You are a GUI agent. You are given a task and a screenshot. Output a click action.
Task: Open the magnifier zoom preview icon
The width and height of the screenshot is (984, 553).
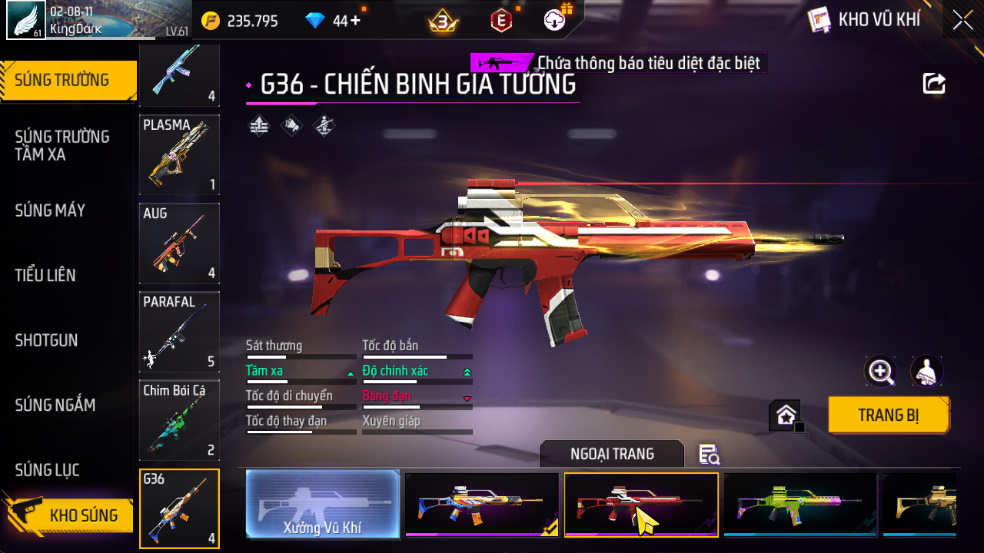click(x=881, y=372)
